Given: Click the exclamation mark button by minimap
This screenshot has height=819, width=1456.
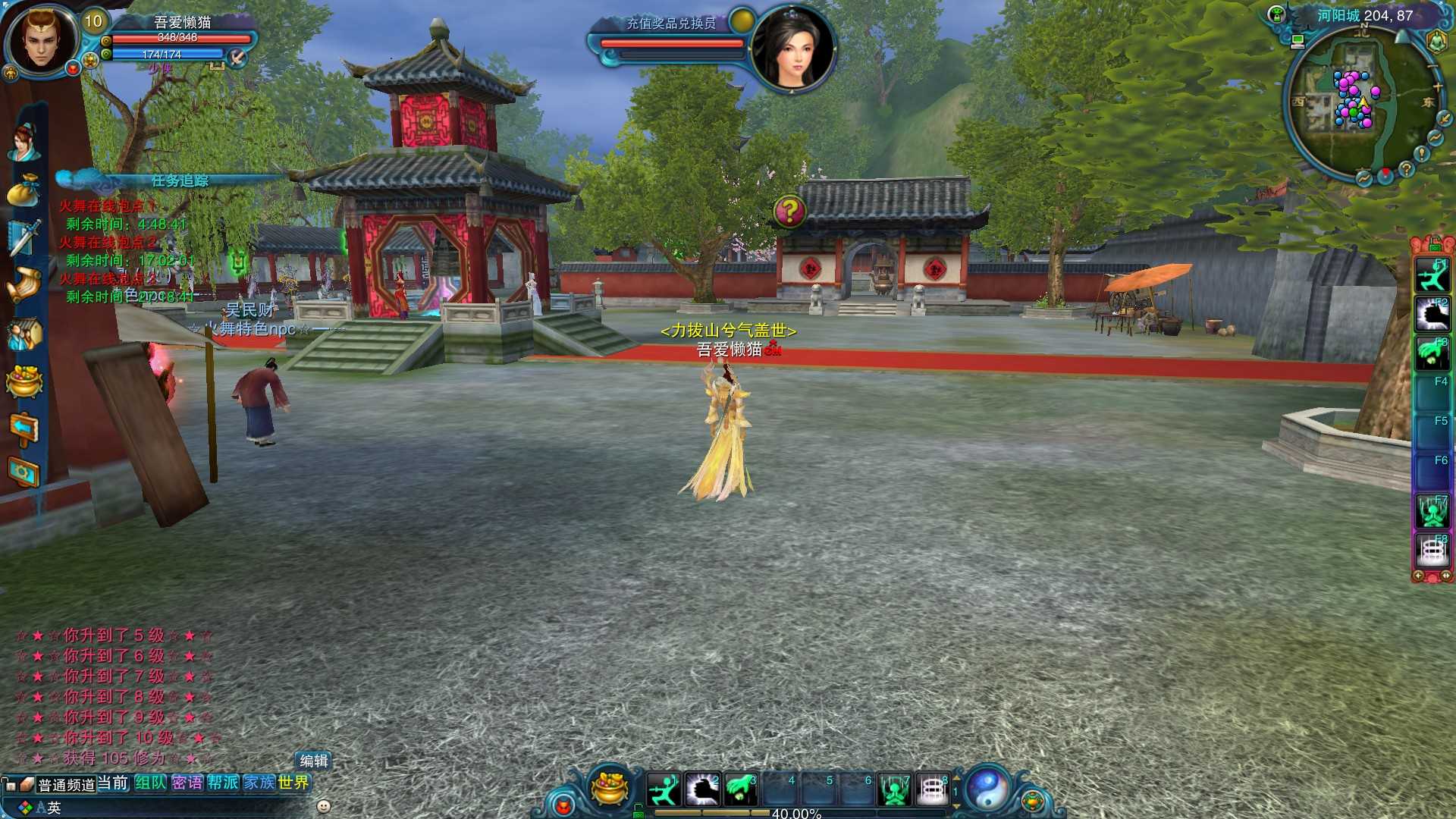Looking at the screenshot, I should [x=1423, y=154].
